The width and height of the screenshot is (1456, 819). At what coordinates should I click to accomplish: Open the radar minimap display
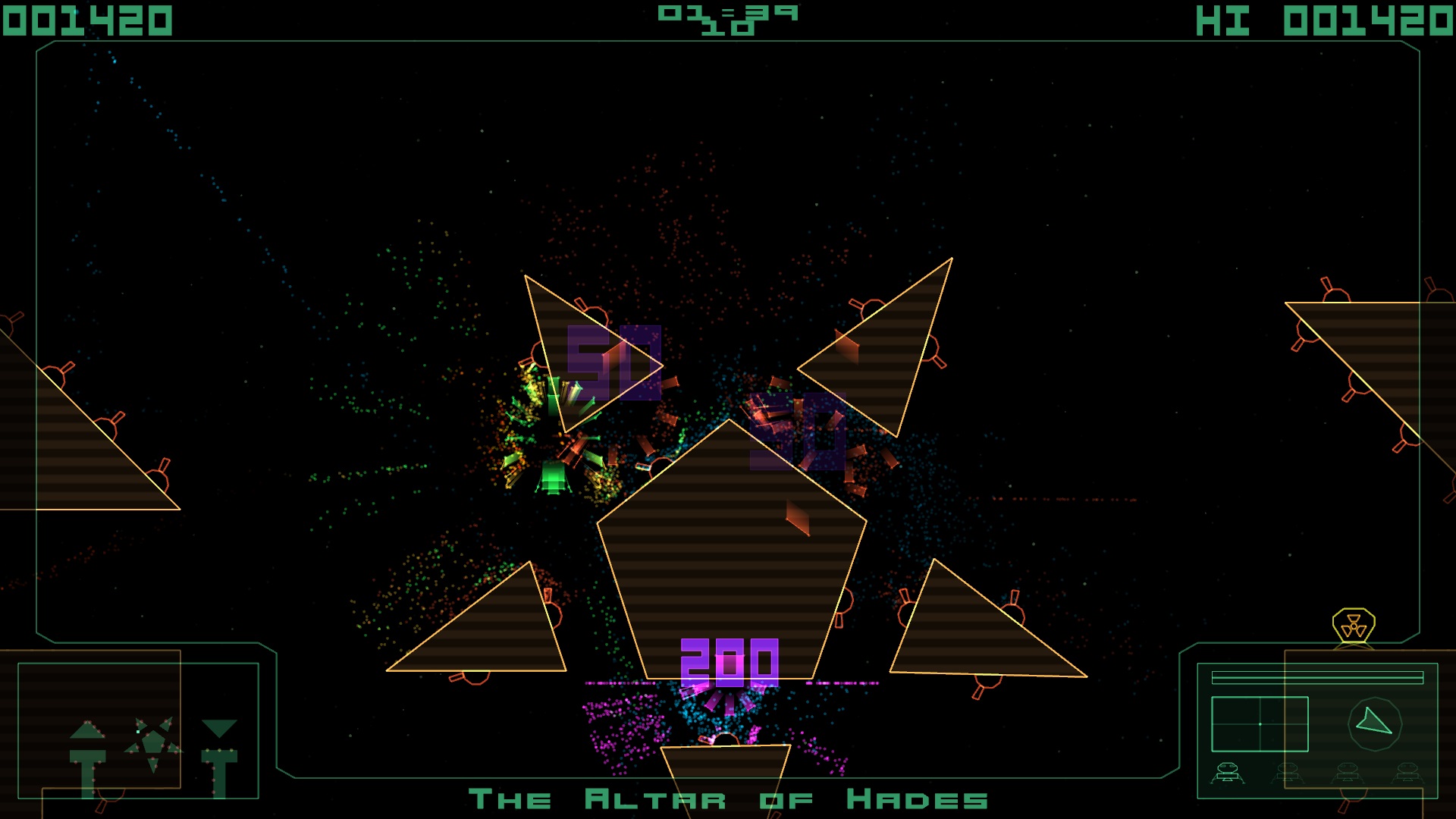point(1260,723)
